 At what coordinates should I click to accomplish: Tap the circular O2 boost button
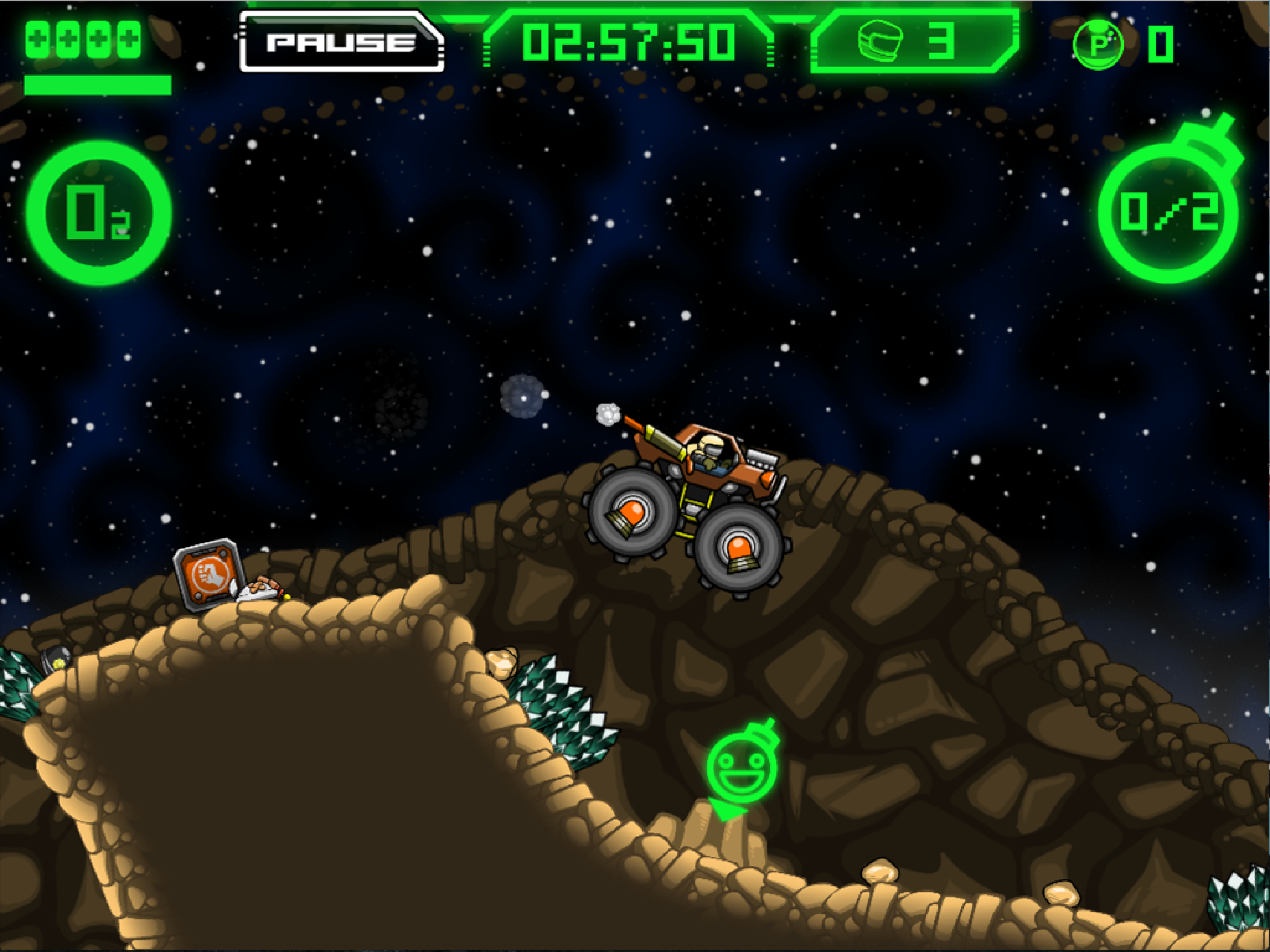[x=99, y=212]
